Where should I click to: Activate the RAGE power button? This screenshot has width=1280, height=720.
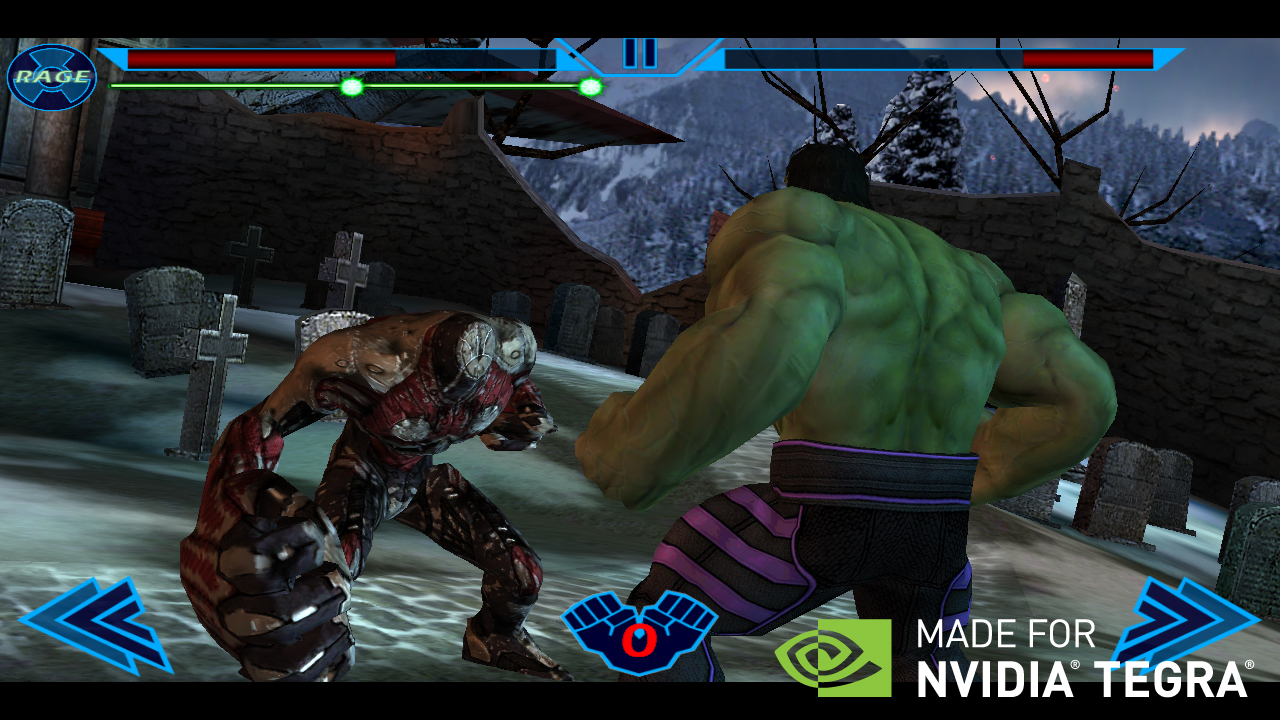coord(51,77)
